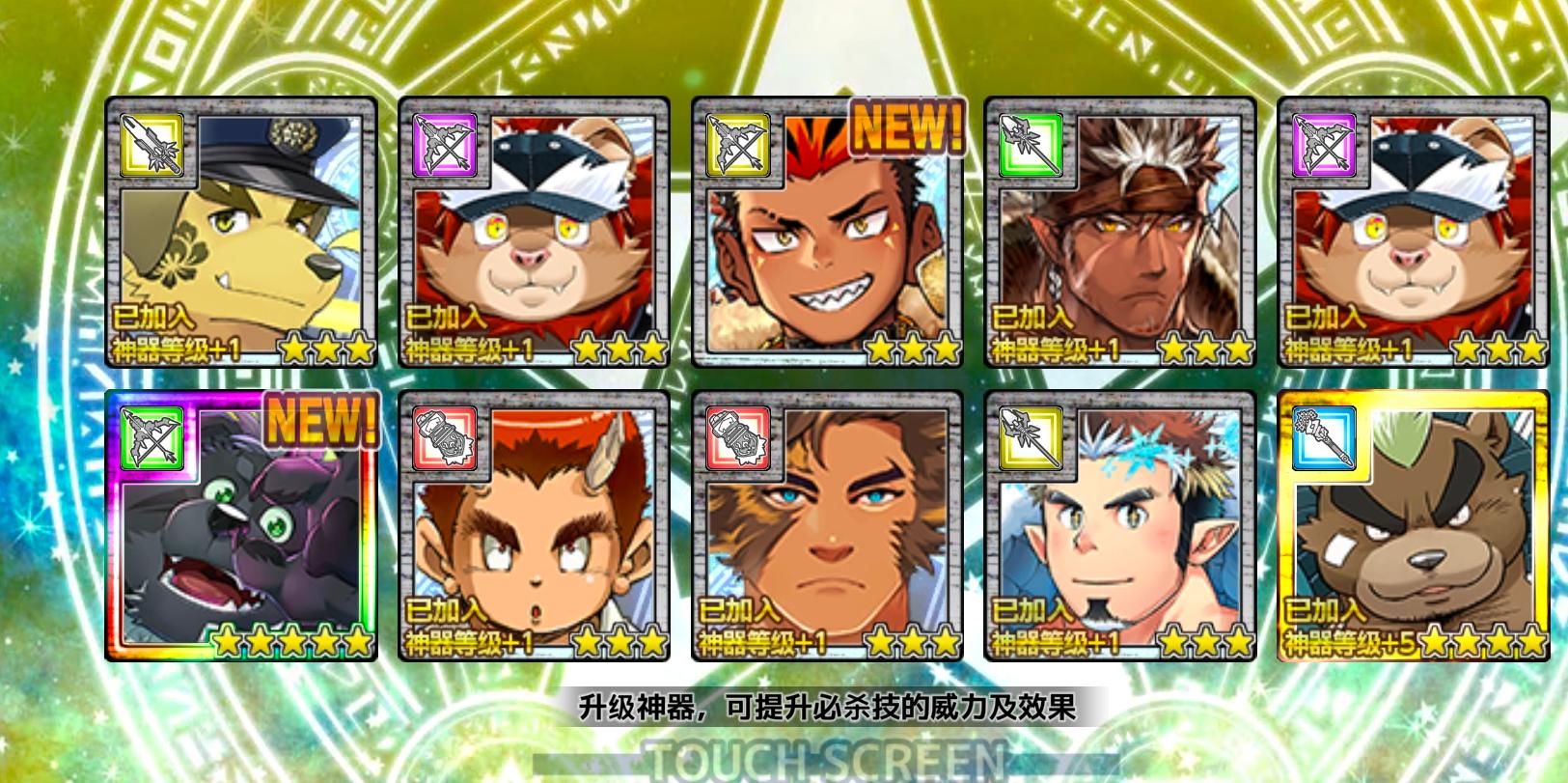
Task: Select the horned orange-haired boy card
Action: coord(534,526)
